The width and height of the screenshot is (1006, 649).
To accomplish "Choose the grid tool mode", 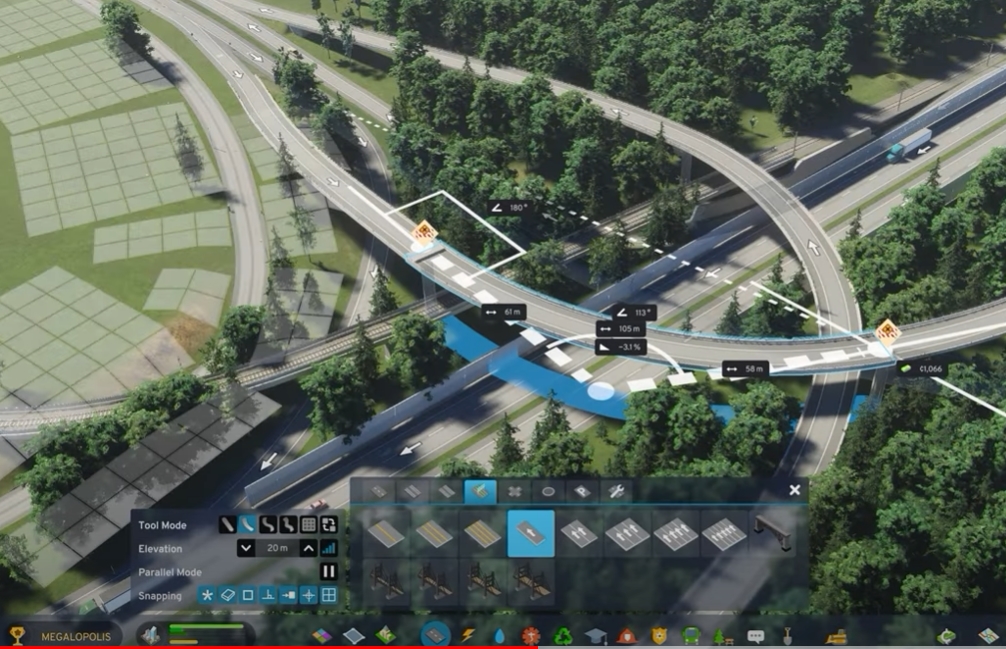I will point(309,524).
